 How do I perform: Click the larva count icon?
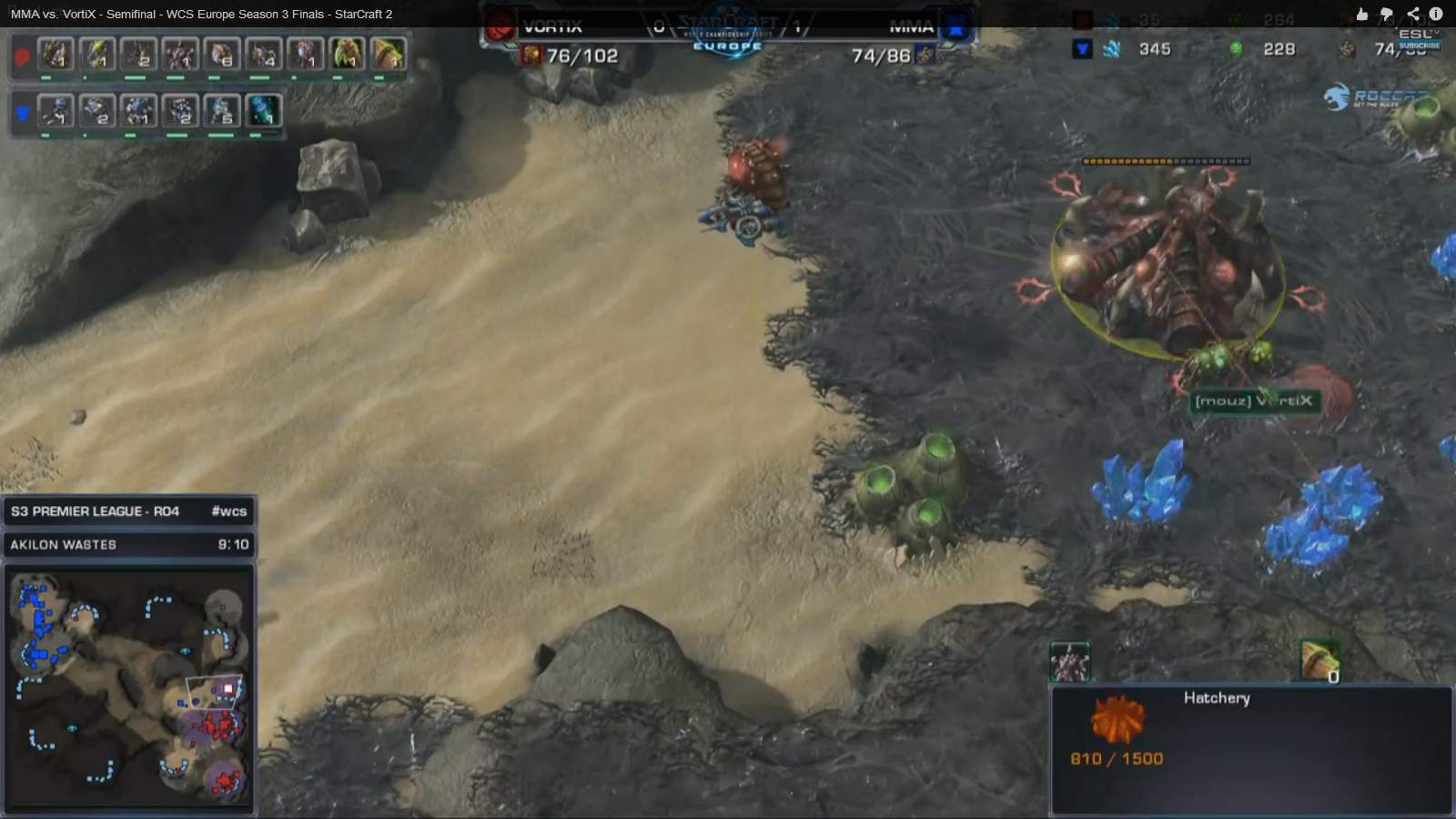[1319, 661]
